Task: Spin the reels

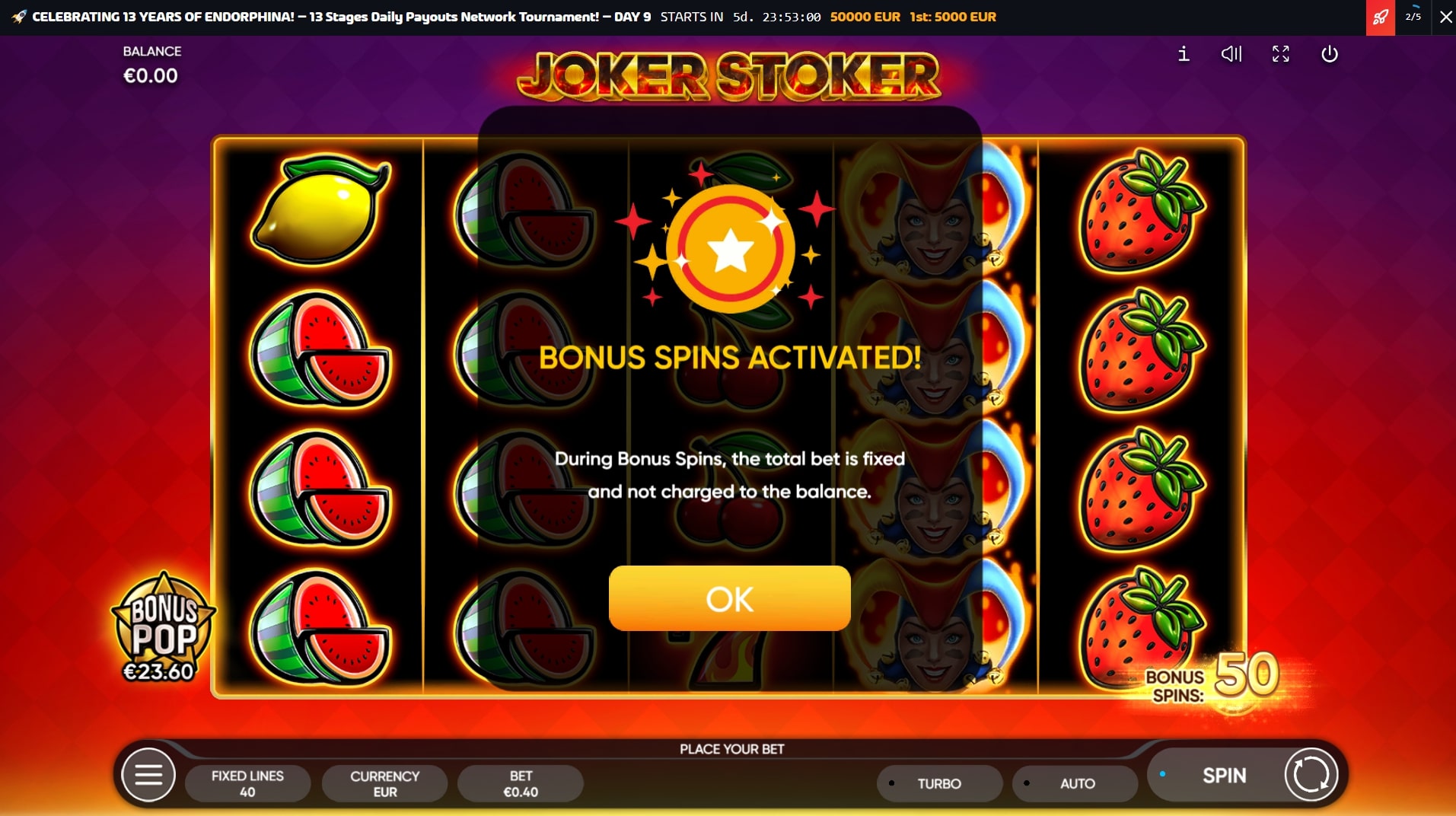Action: (1223, 776)
